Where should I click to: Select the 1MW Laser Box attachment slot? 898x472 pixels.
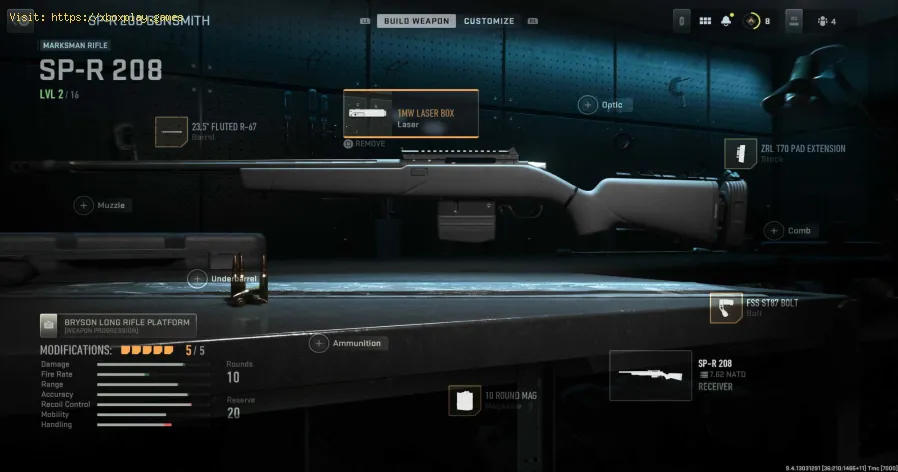411,113
